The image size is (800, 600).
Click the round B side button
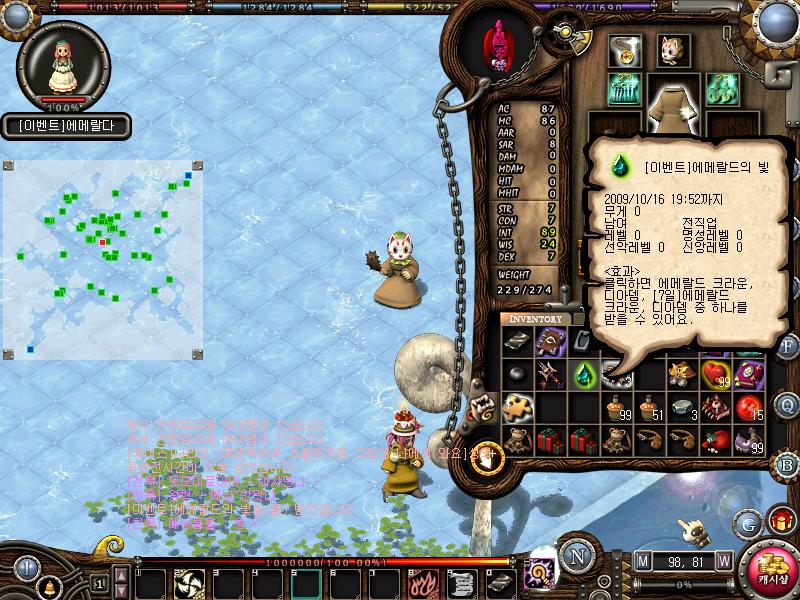[x=788, y=463]
